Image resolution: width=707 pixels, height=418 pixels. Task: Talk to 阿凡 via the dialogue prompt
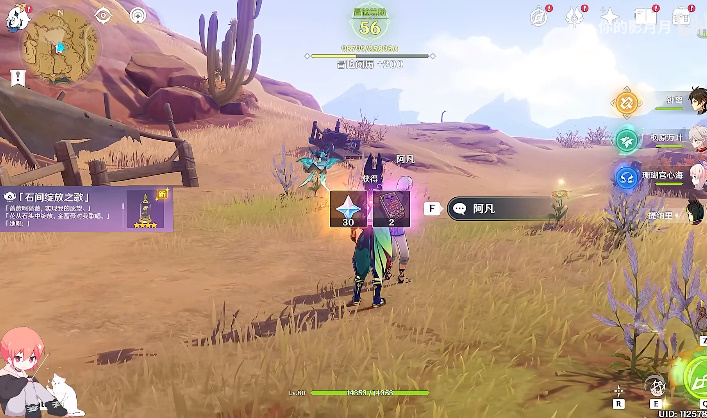point(497,209)
